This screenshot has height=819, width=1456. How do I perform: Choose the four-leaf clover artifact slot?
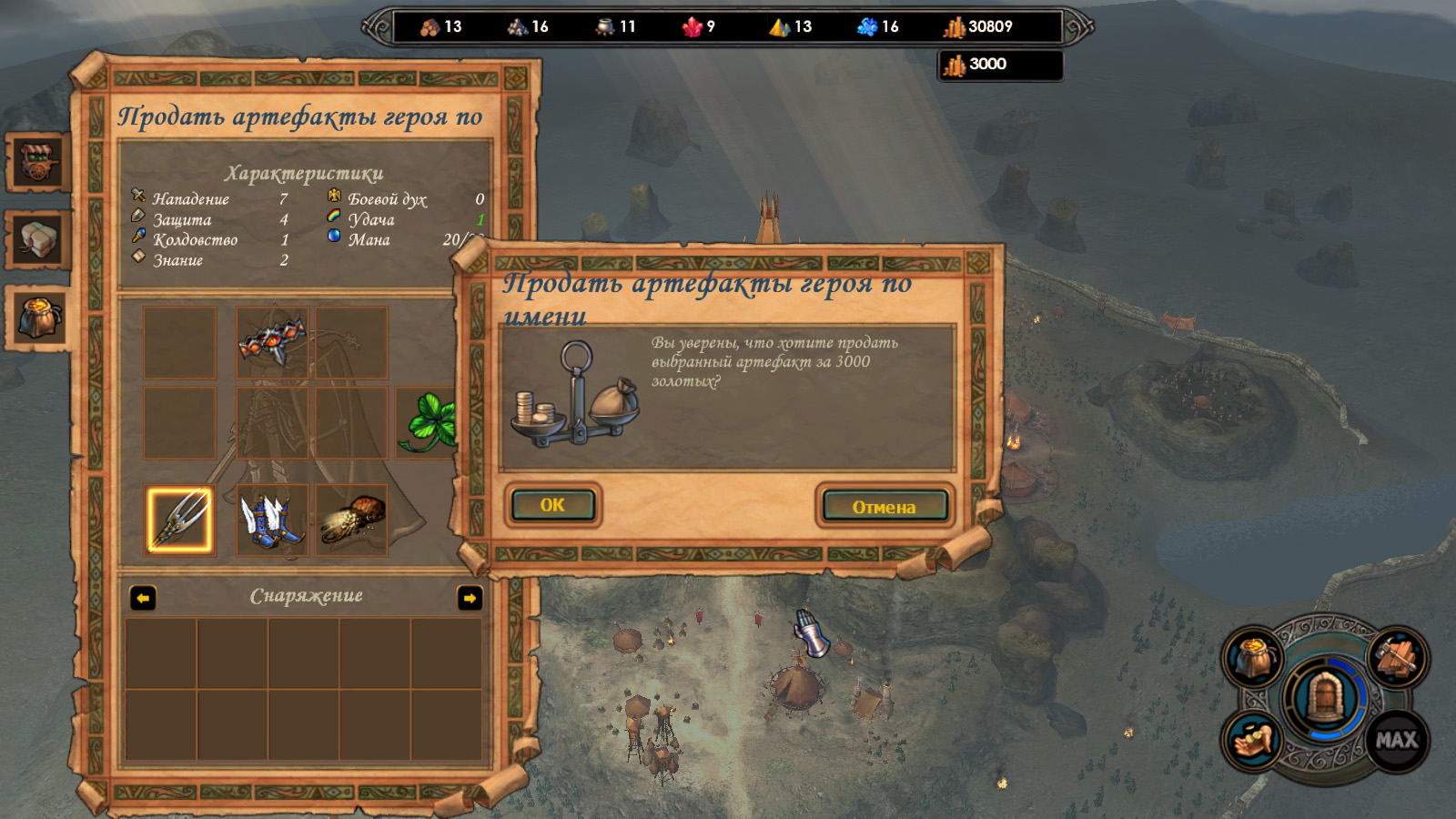[x=429, y=422]
